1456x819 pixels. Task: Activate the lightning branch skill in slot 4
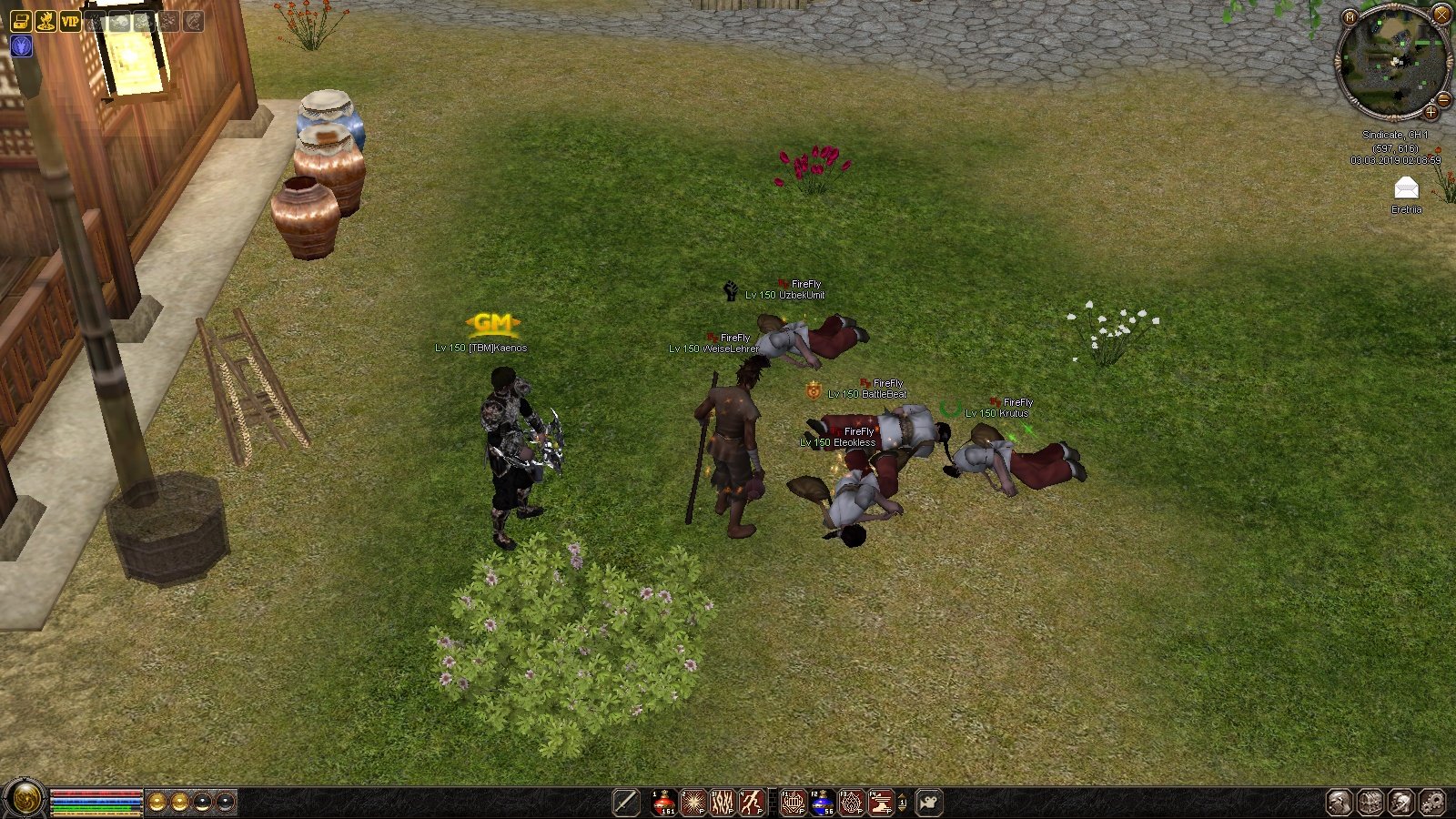click(x=752, y=803)
